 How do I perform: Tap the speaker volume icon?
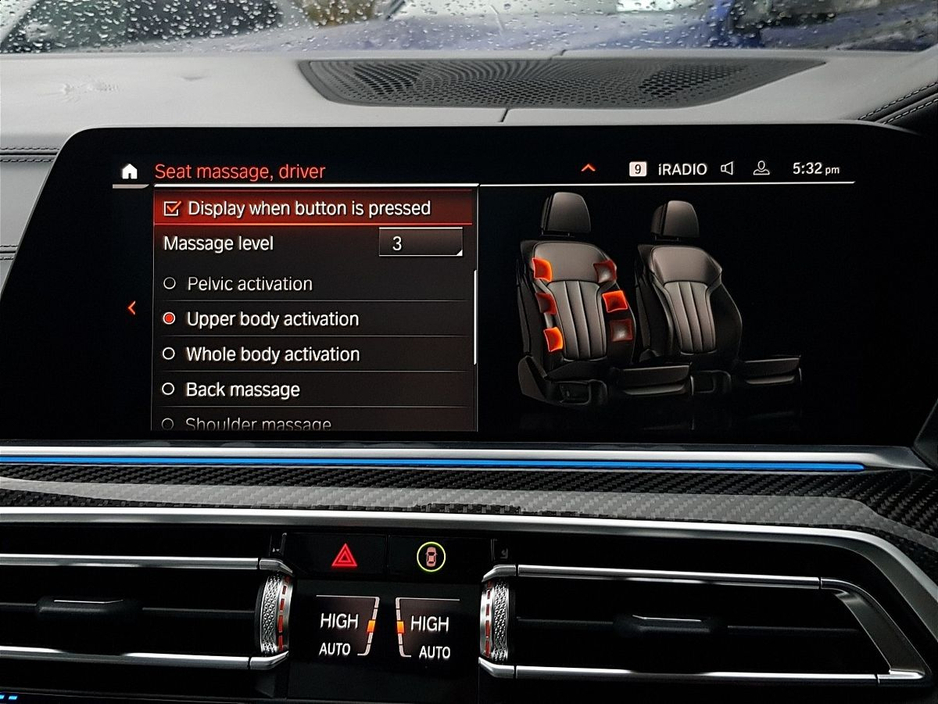(x=727, y=169)
